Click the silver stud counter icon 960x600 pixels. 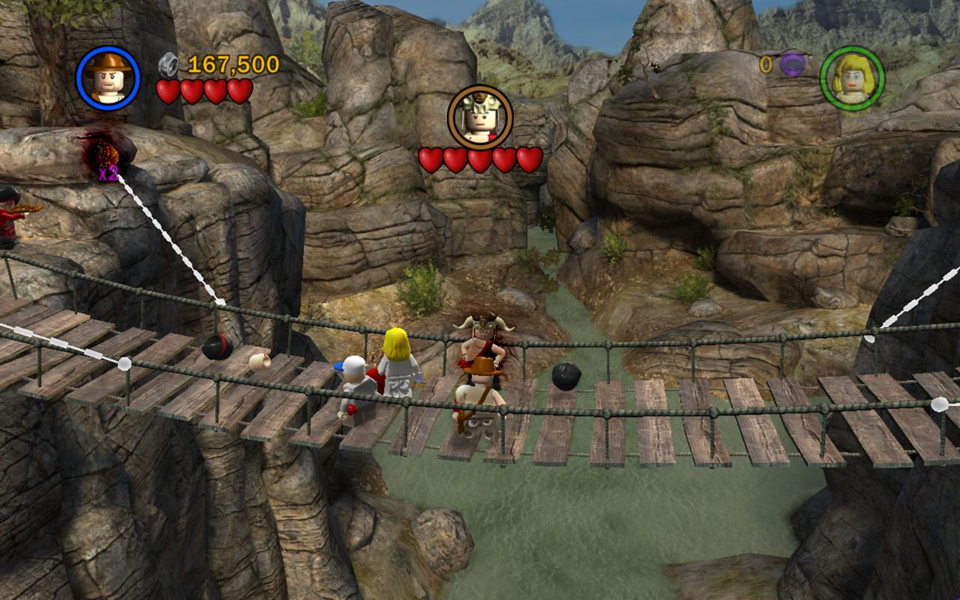click(170, 65)
